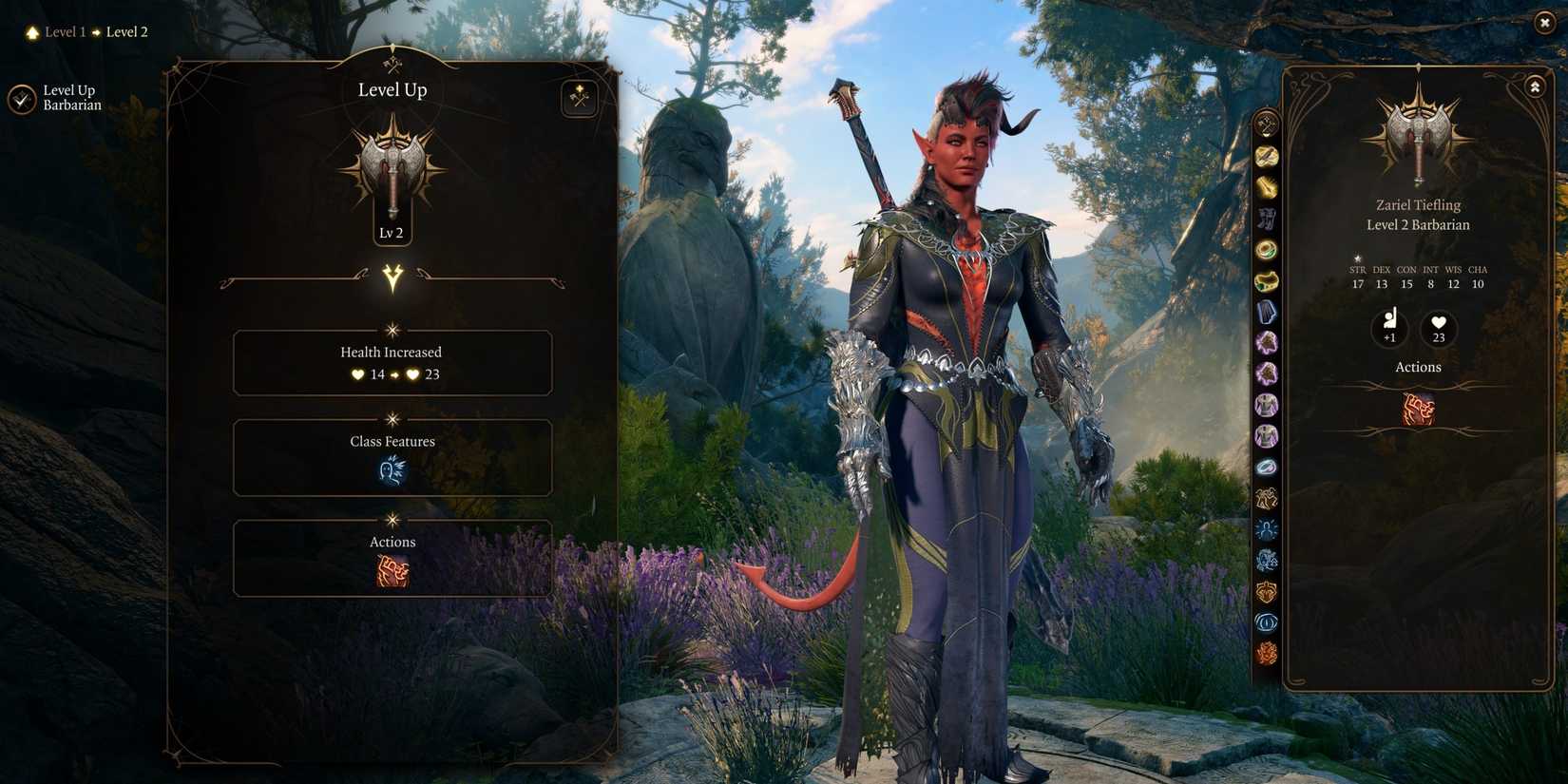Select Level 2 in the breadcrumb
Screen dimensions: 1568x784
click(x=125, y=31)
